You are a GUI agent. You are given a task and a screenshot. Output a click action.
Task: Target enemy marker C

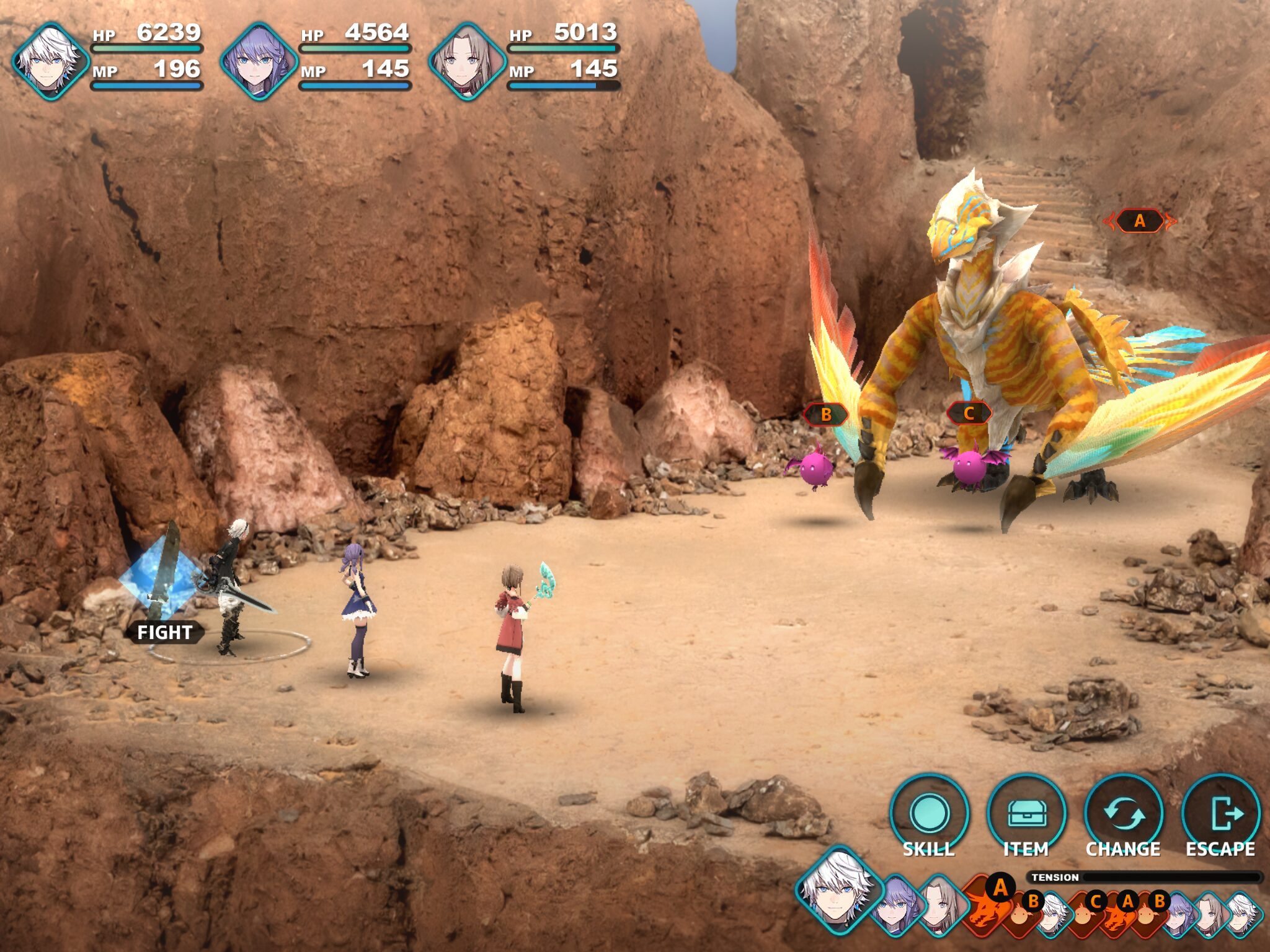(x=969, y=413)
